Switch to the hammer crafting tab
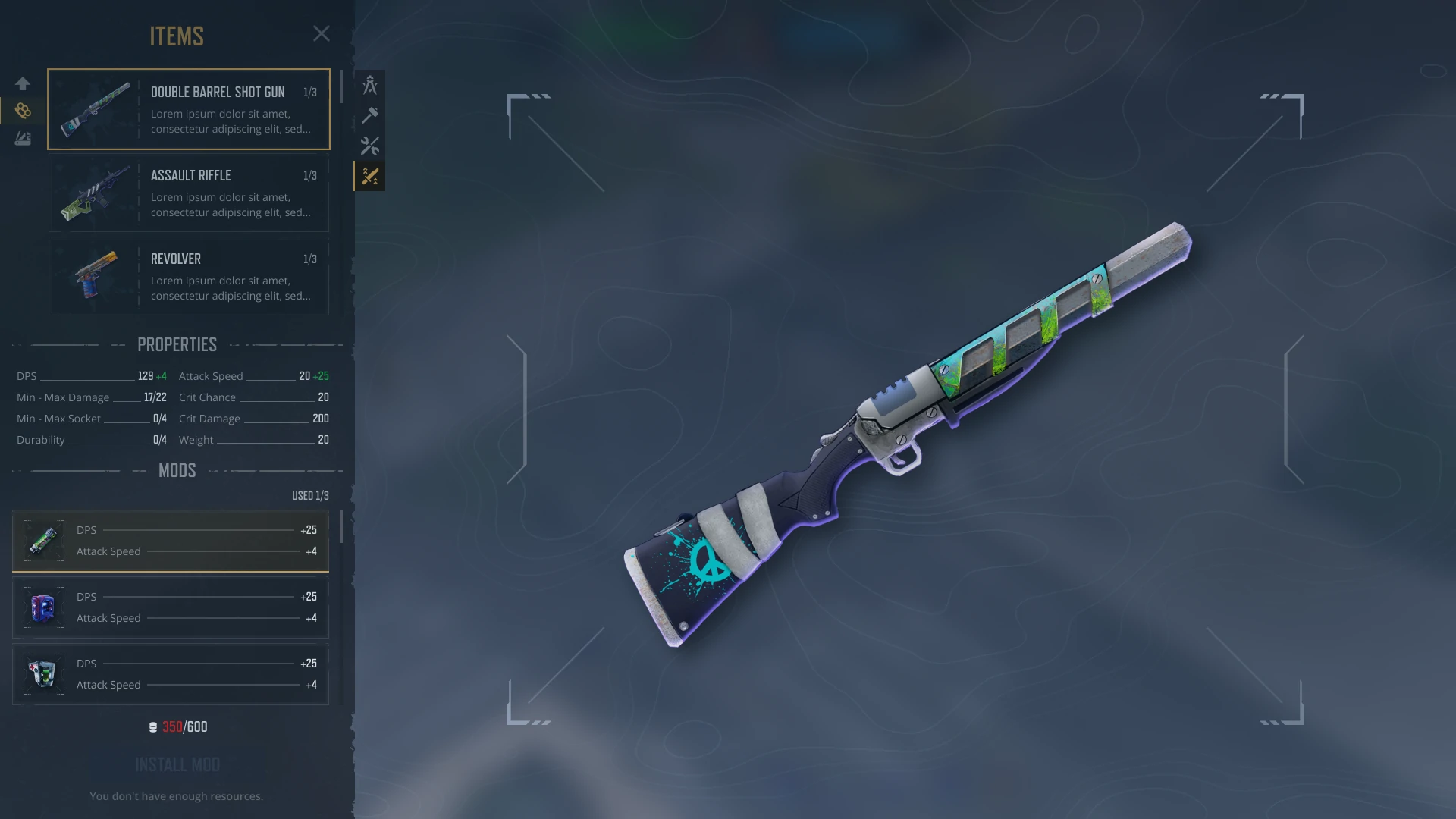 click(370, 115)
